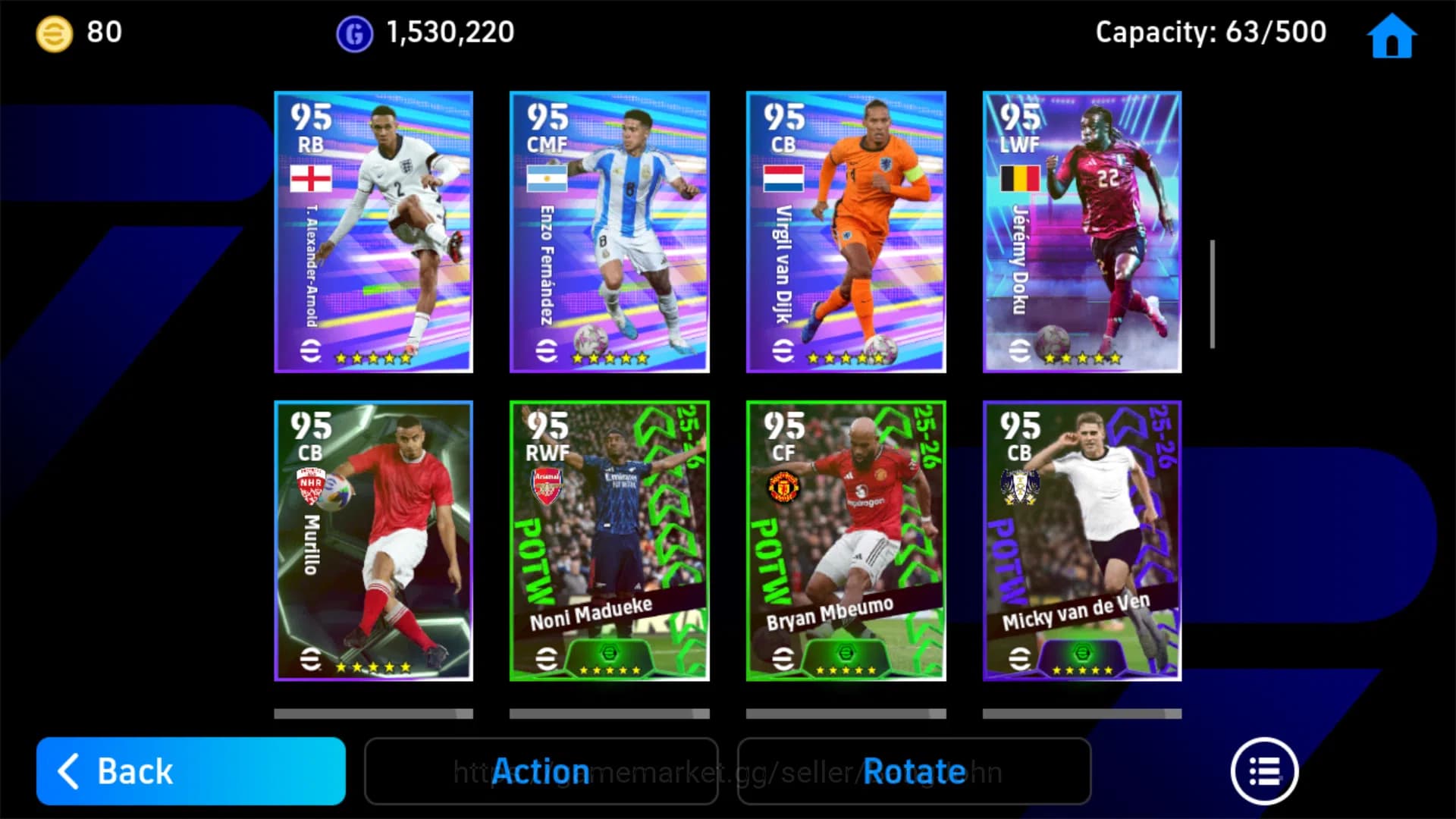This screenshot has width=1456, height=819.
Task: Open the home screen via the house icon
Action: (1391, 35)
